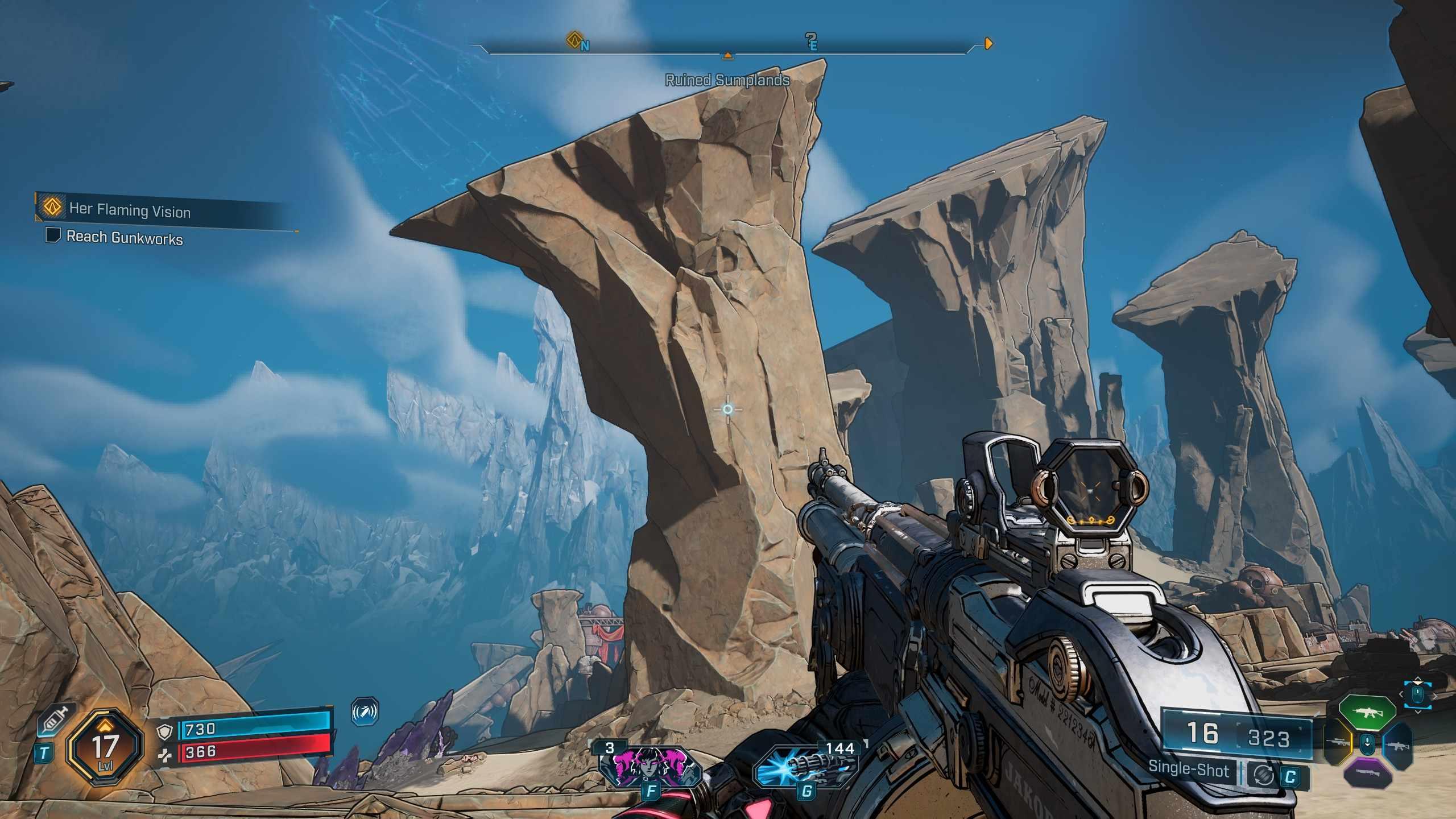Select the Her Flaming Vision quest tracker
Screen dimensions: 1456x819
130,210
